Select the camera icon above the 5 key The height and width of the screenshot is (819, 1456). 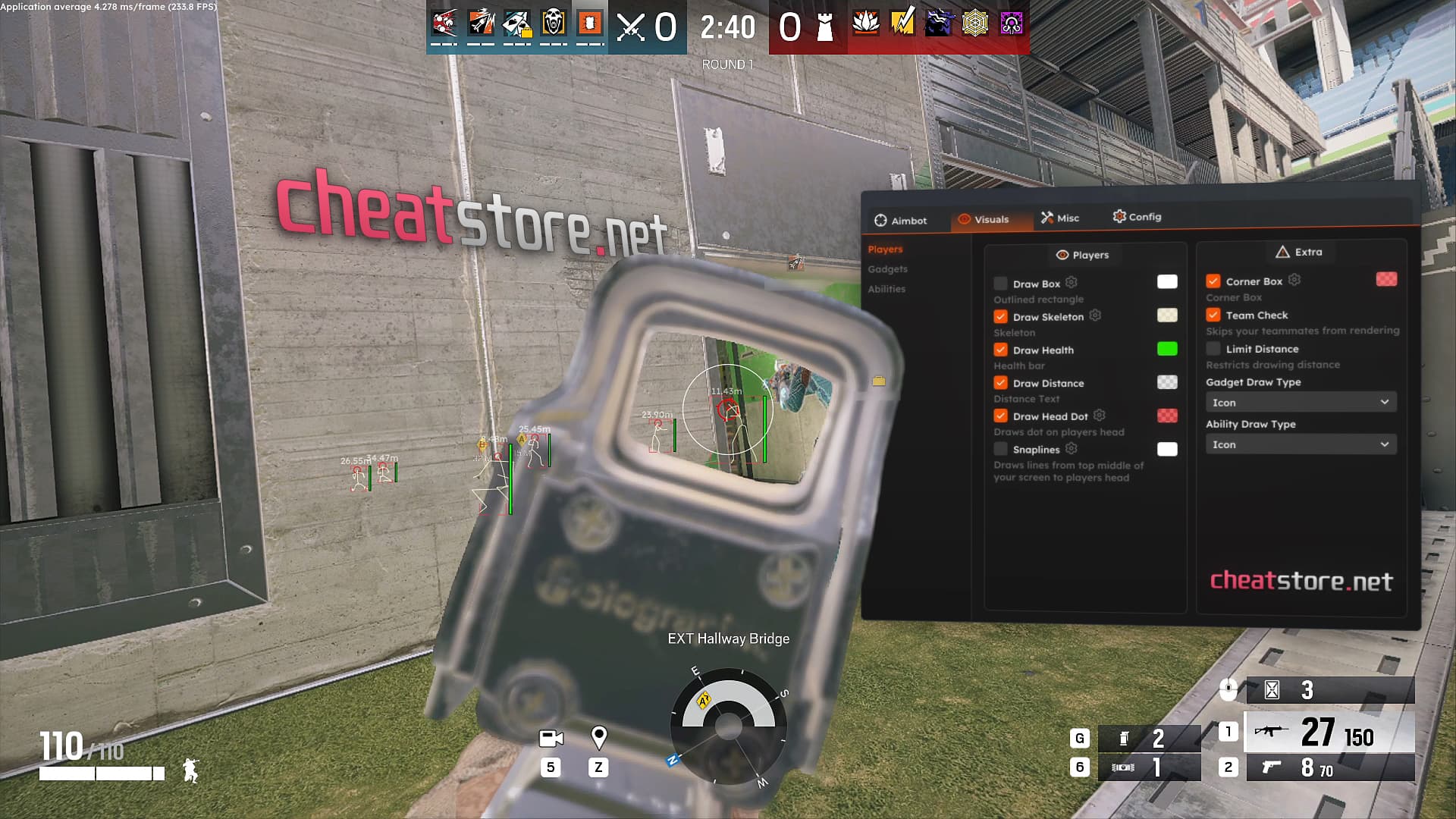click(551, 737)
